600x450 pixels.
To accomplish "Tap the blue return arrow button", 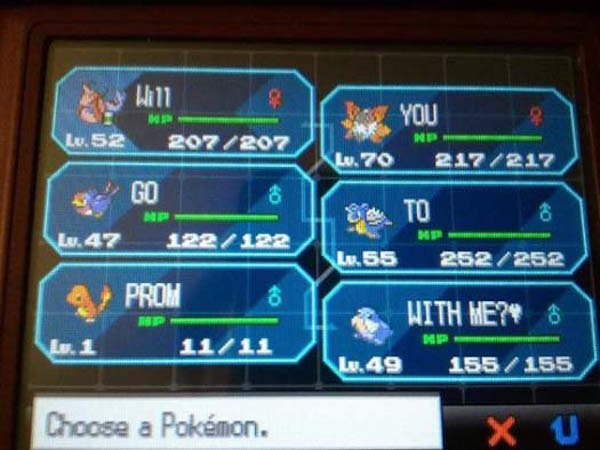I will [x=567, y=429].
